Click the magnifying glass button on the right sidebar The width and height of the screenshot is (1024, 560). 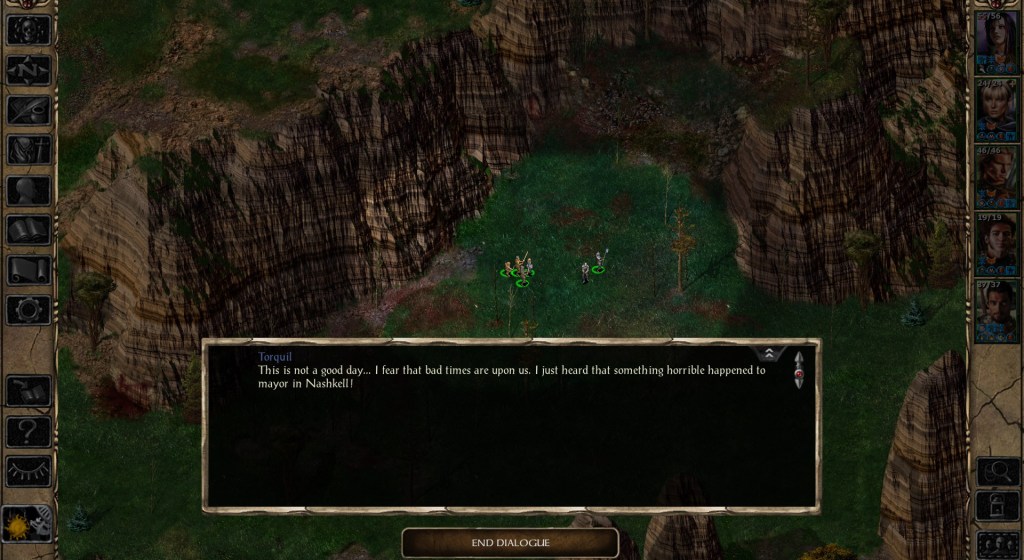[x=997, y=471]
